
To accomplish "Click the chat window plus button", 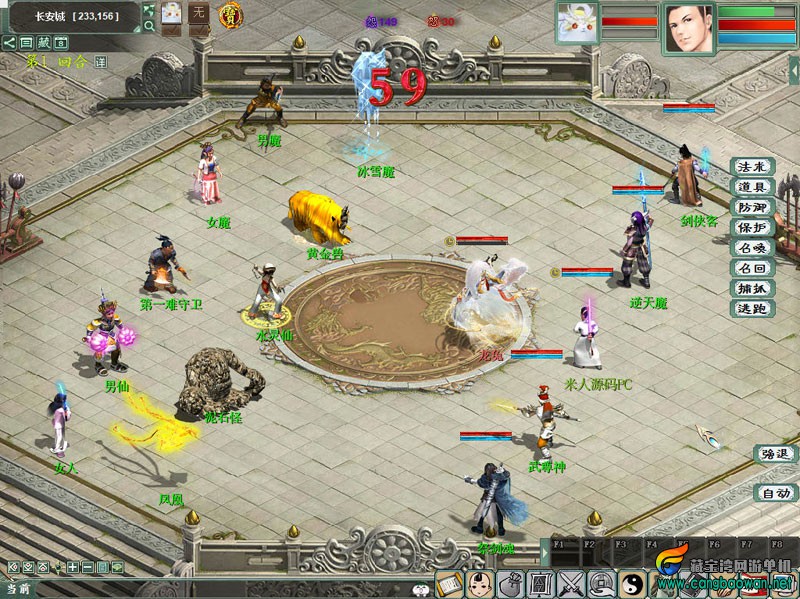I will coord(72,568).
